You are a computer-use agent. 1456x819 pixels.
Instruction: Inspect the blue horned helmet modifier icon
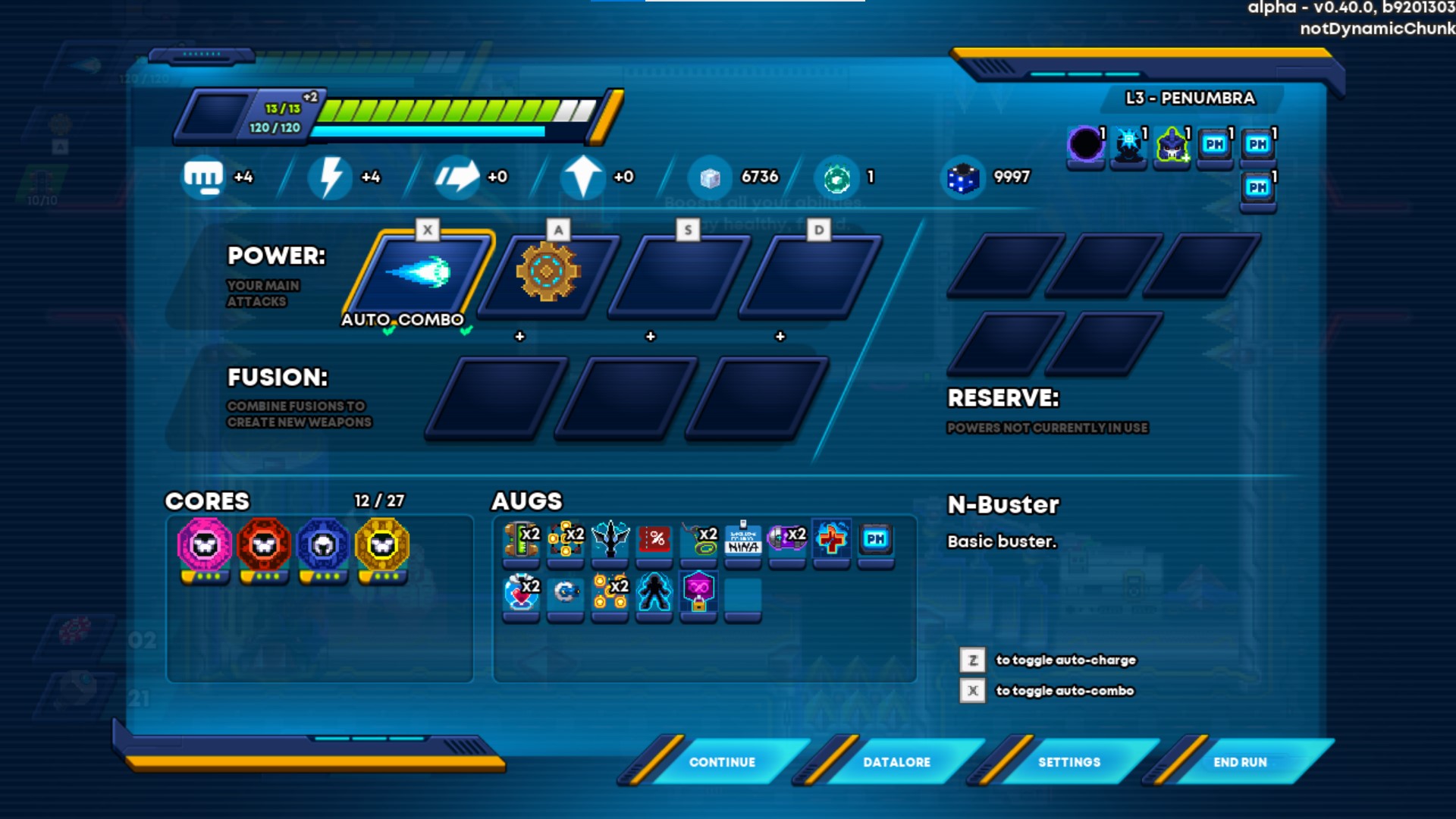[x=1172, y=144]
